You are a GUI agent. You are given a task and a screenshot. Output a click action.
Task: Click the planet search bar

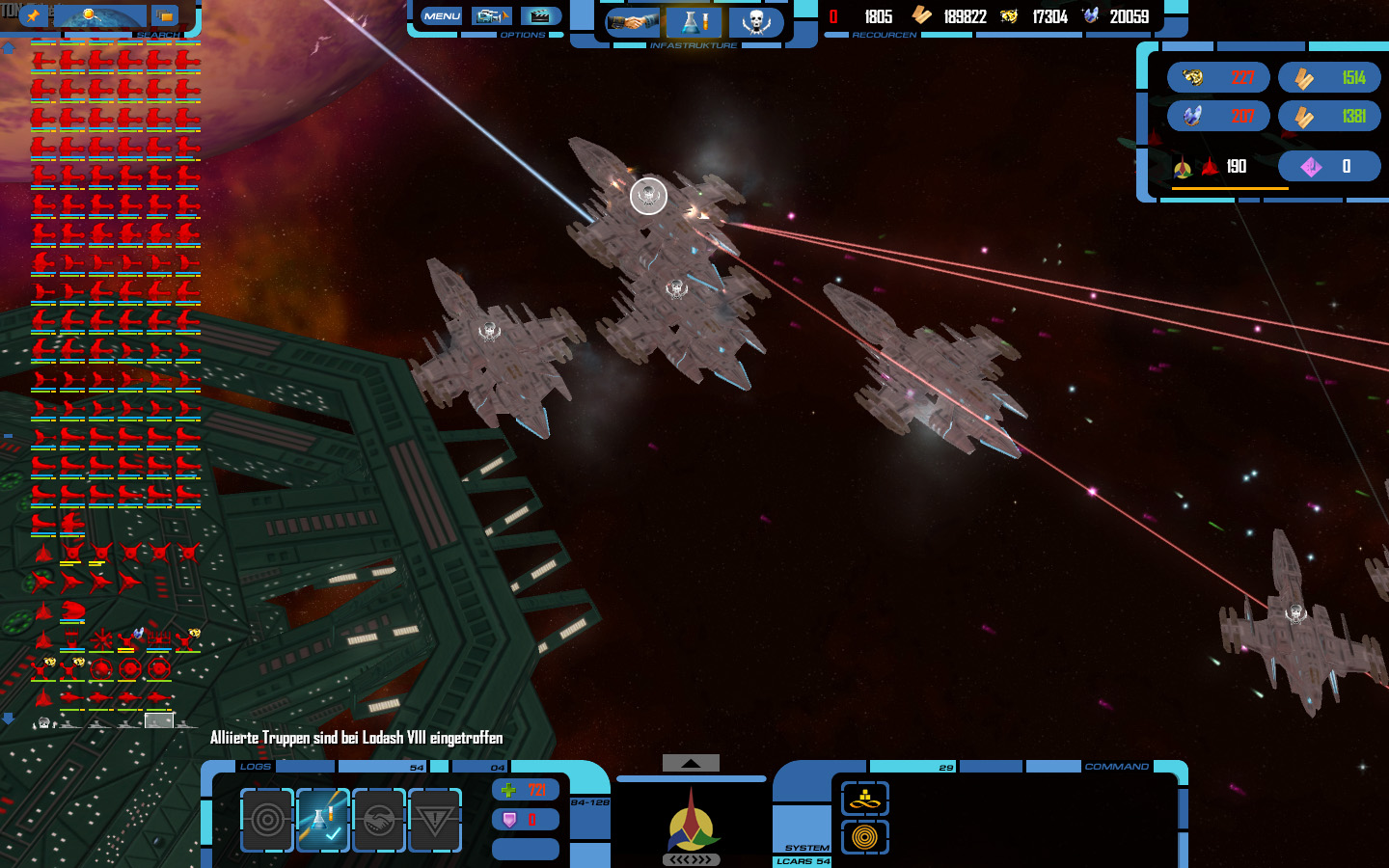[100, 15]
